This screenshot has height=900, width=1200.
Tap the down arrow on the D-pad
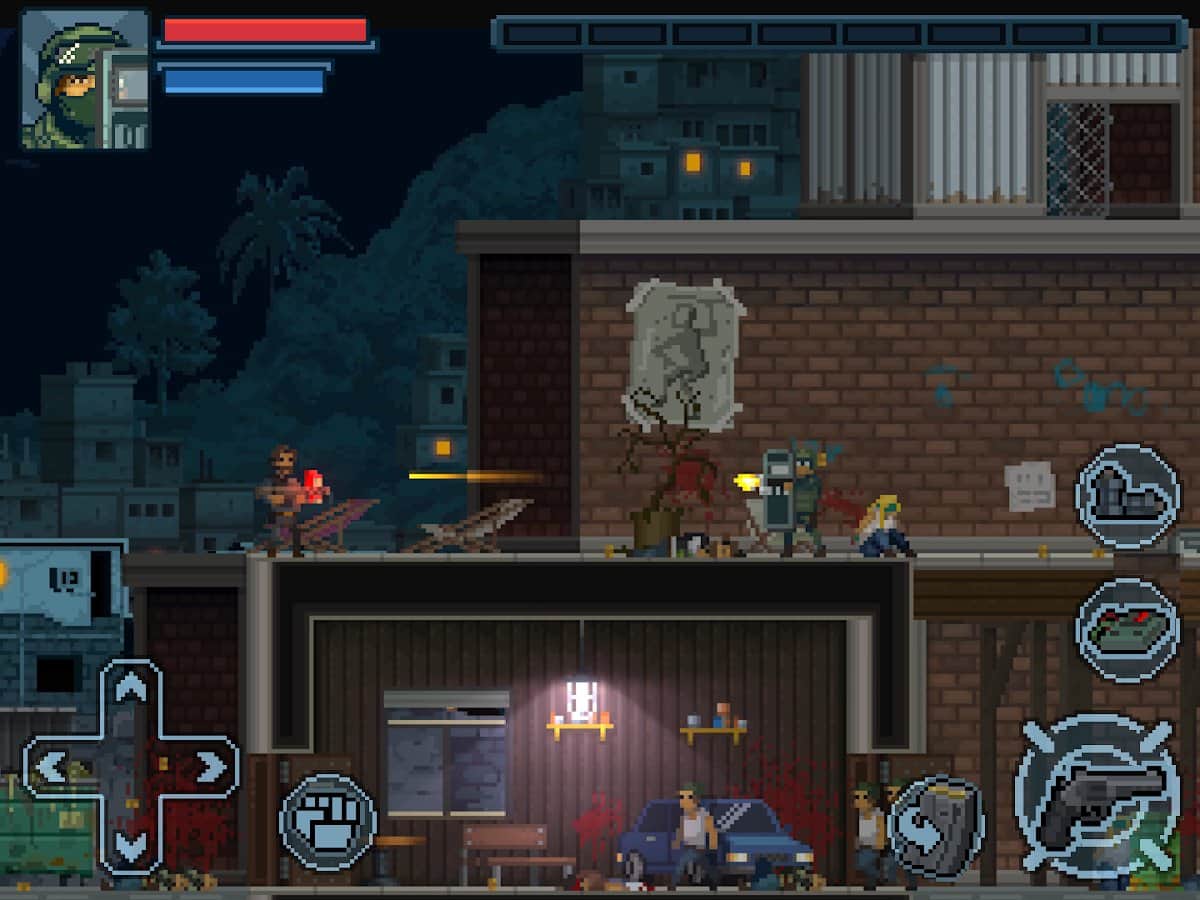131,846
